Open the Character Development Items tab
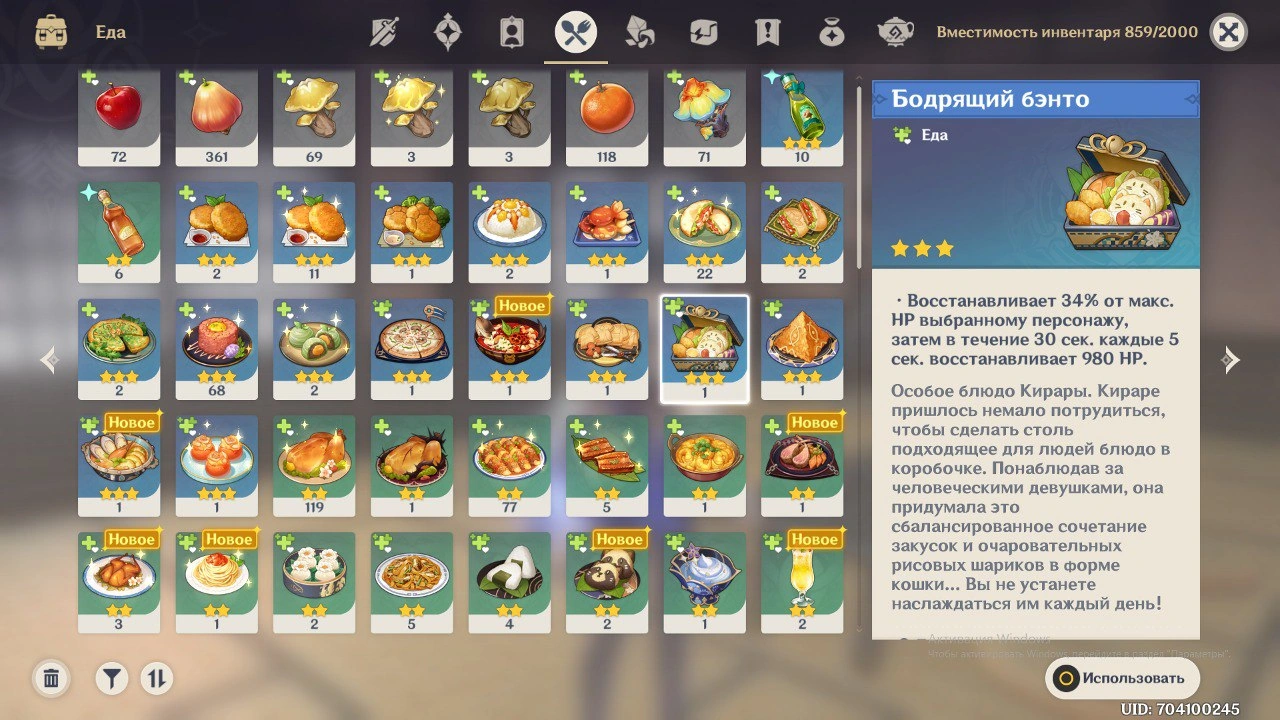 (x=511, y=32)
